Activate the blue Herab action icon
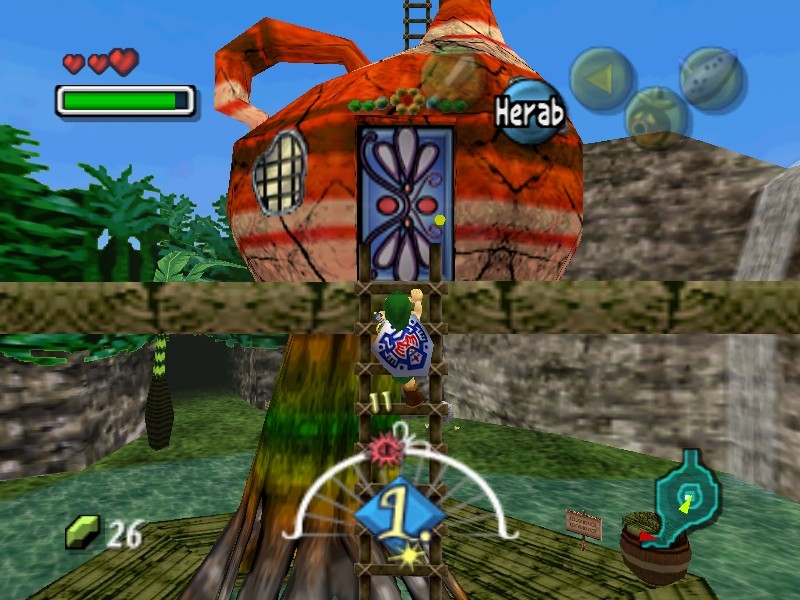This screenshot has height=600, width=800. pos(530,112)
